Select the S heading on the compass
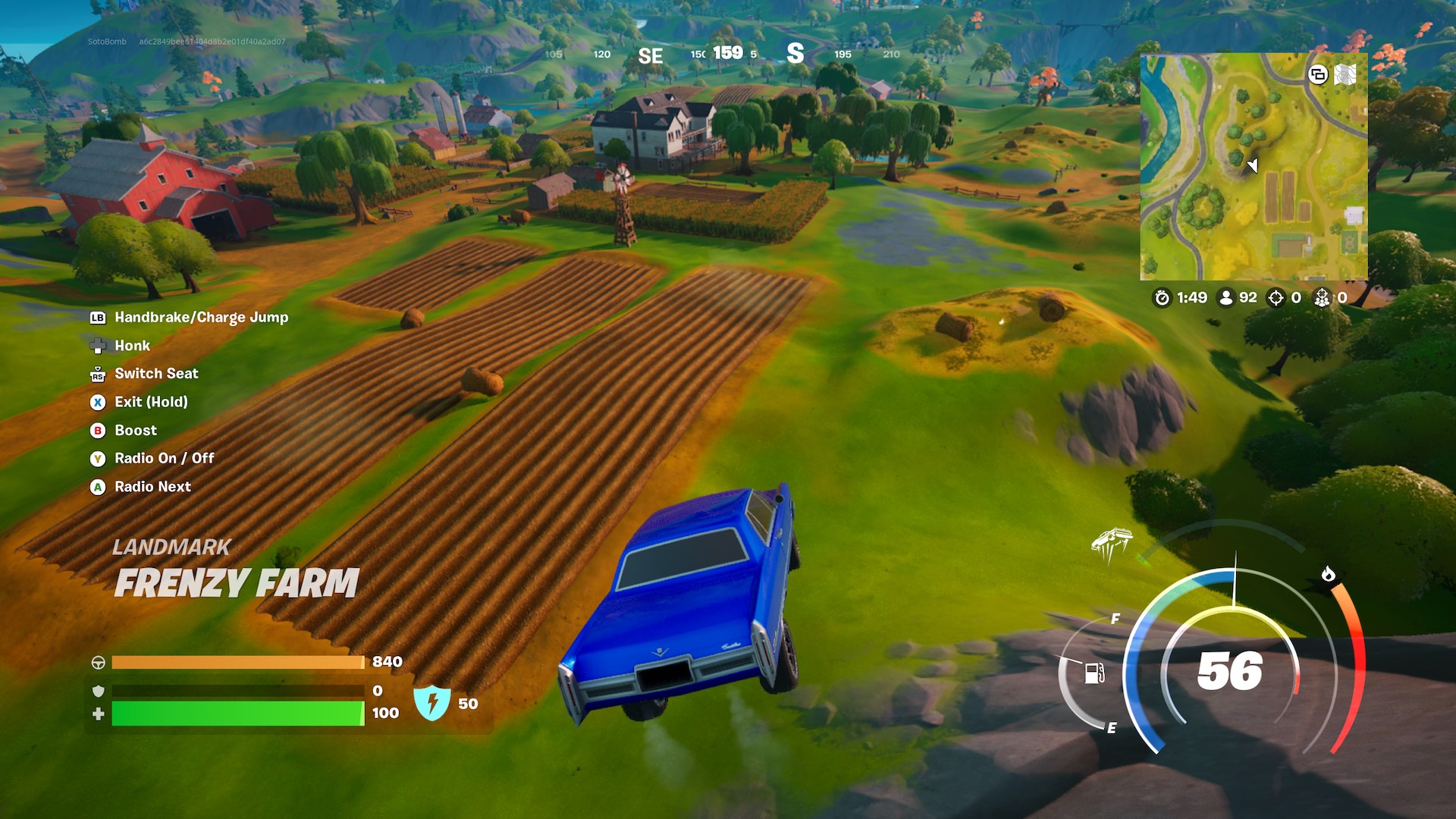The image size is (1456, 819). tap(795, 55)
